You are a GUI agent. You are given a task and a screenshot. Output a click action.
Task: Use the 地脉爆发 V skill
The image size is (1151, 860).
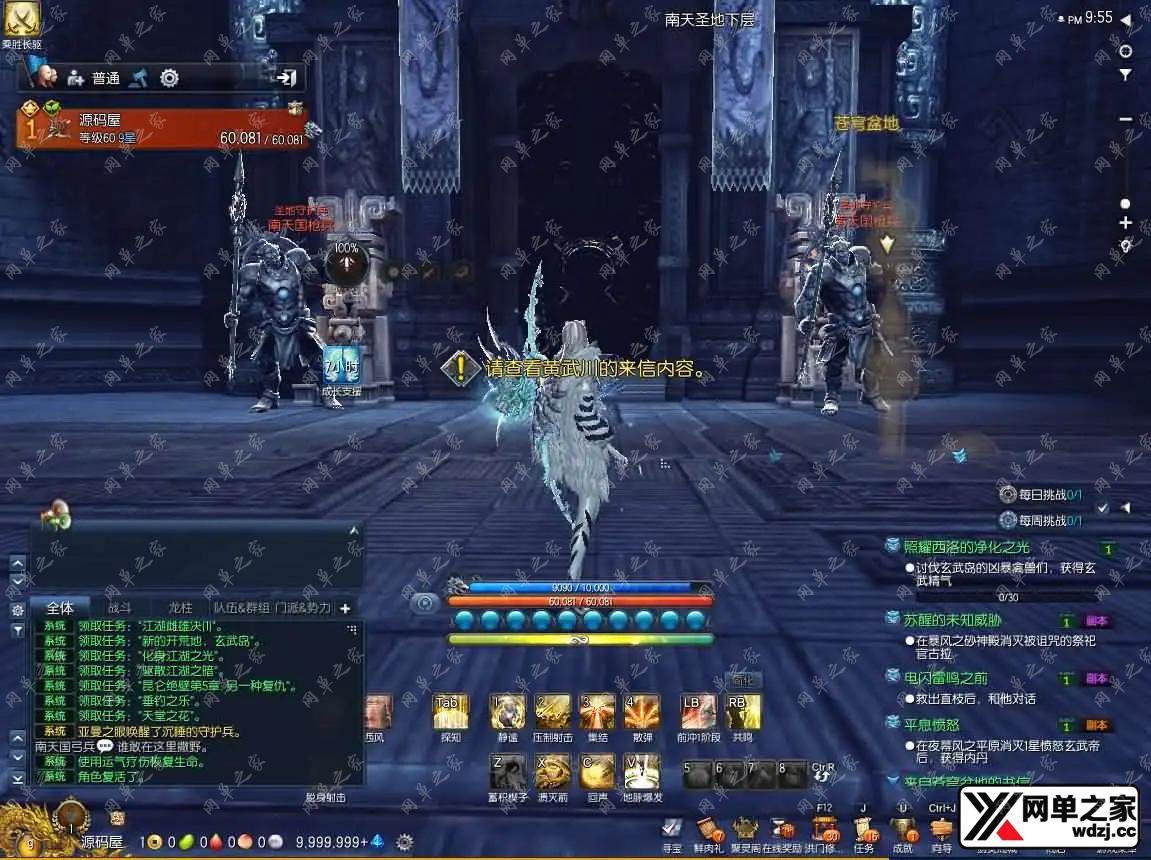click(x=641, y=771)
